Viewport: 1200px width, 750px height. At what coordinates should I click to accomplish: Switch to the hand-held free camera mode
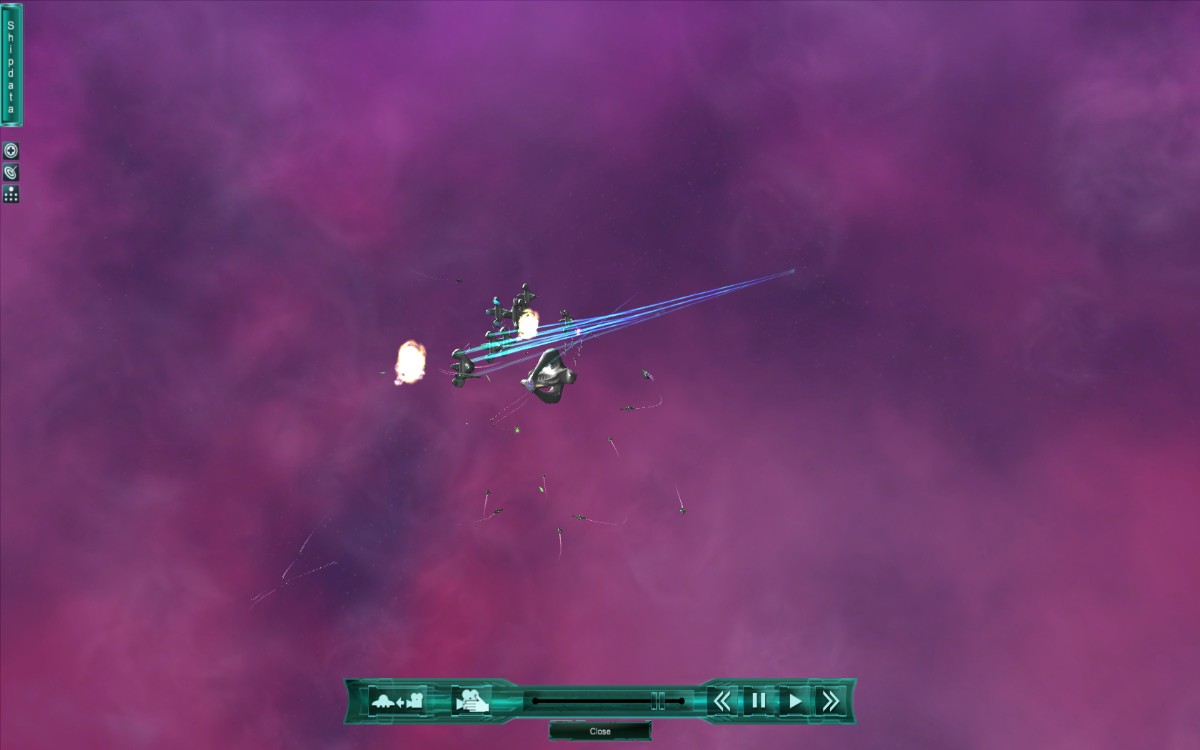click(471, 701)
